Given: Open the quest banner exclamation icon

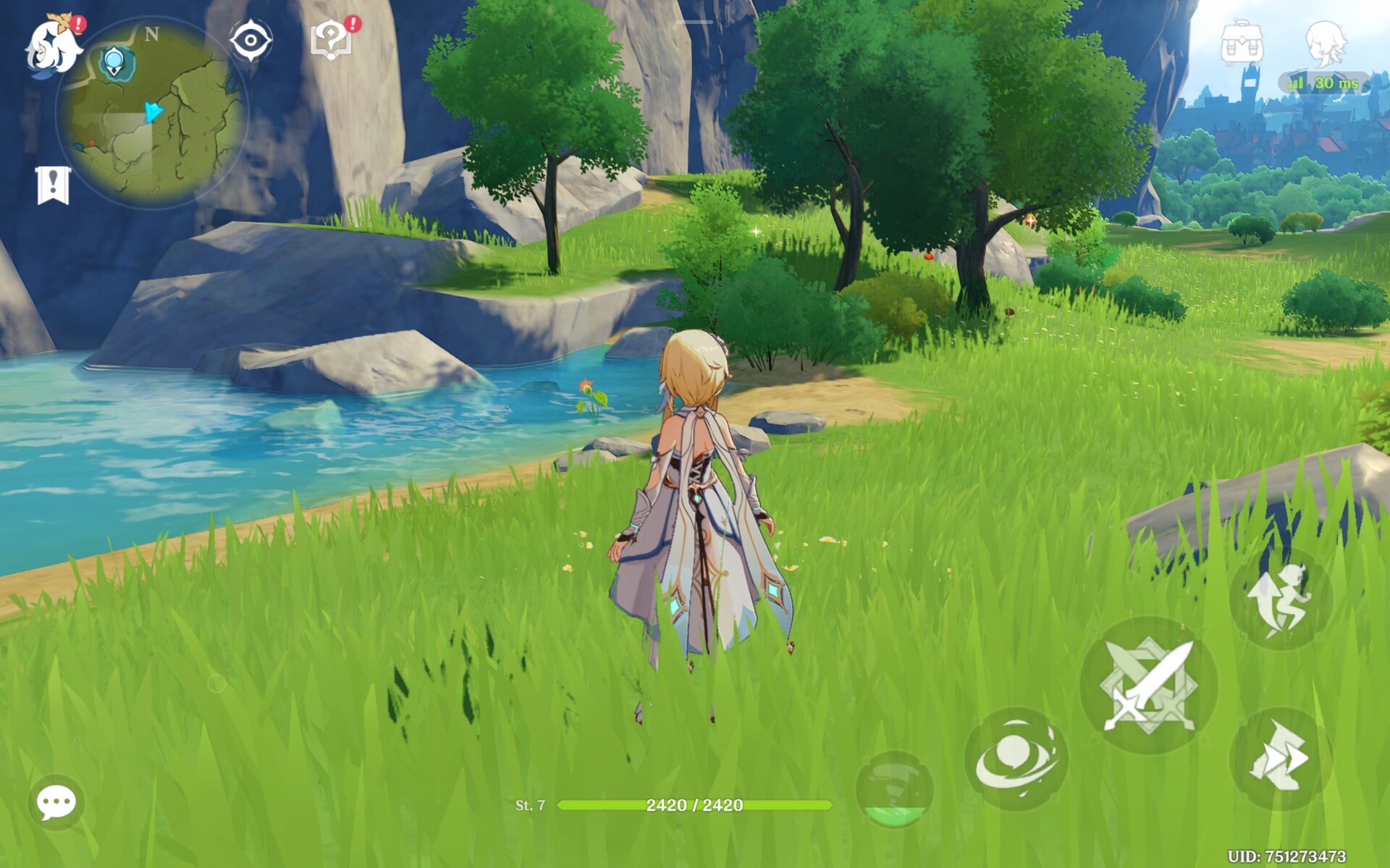Looking at the screenshot, I should tap(53, 185).
